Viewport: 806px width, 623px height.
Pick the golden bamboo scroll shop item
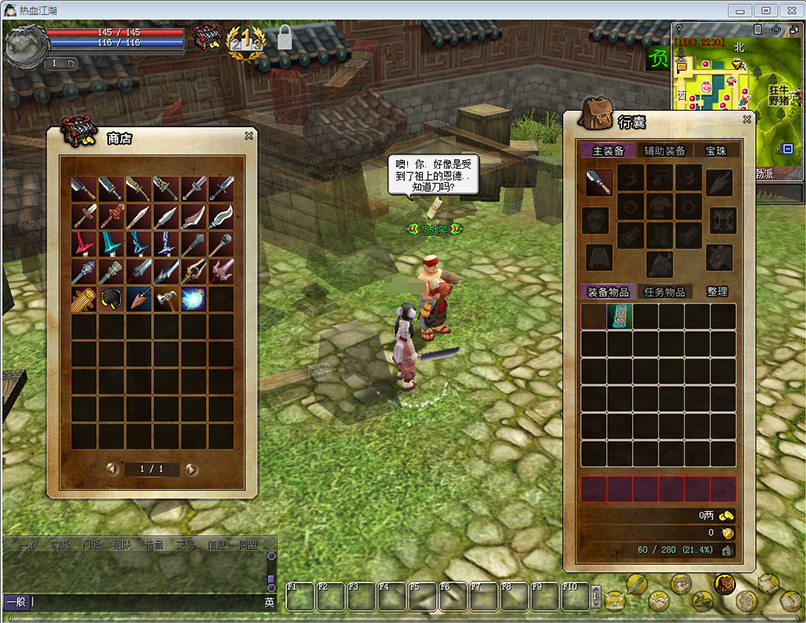(84, 298)
